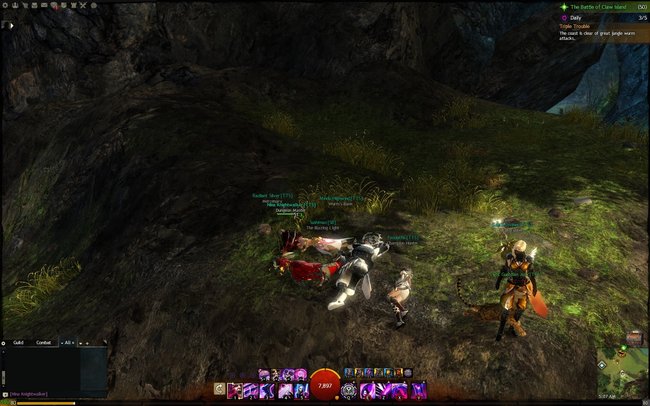Trigger the elite skill in slot 0
This screenshot has width=650, height=406.
coord(419,389)
